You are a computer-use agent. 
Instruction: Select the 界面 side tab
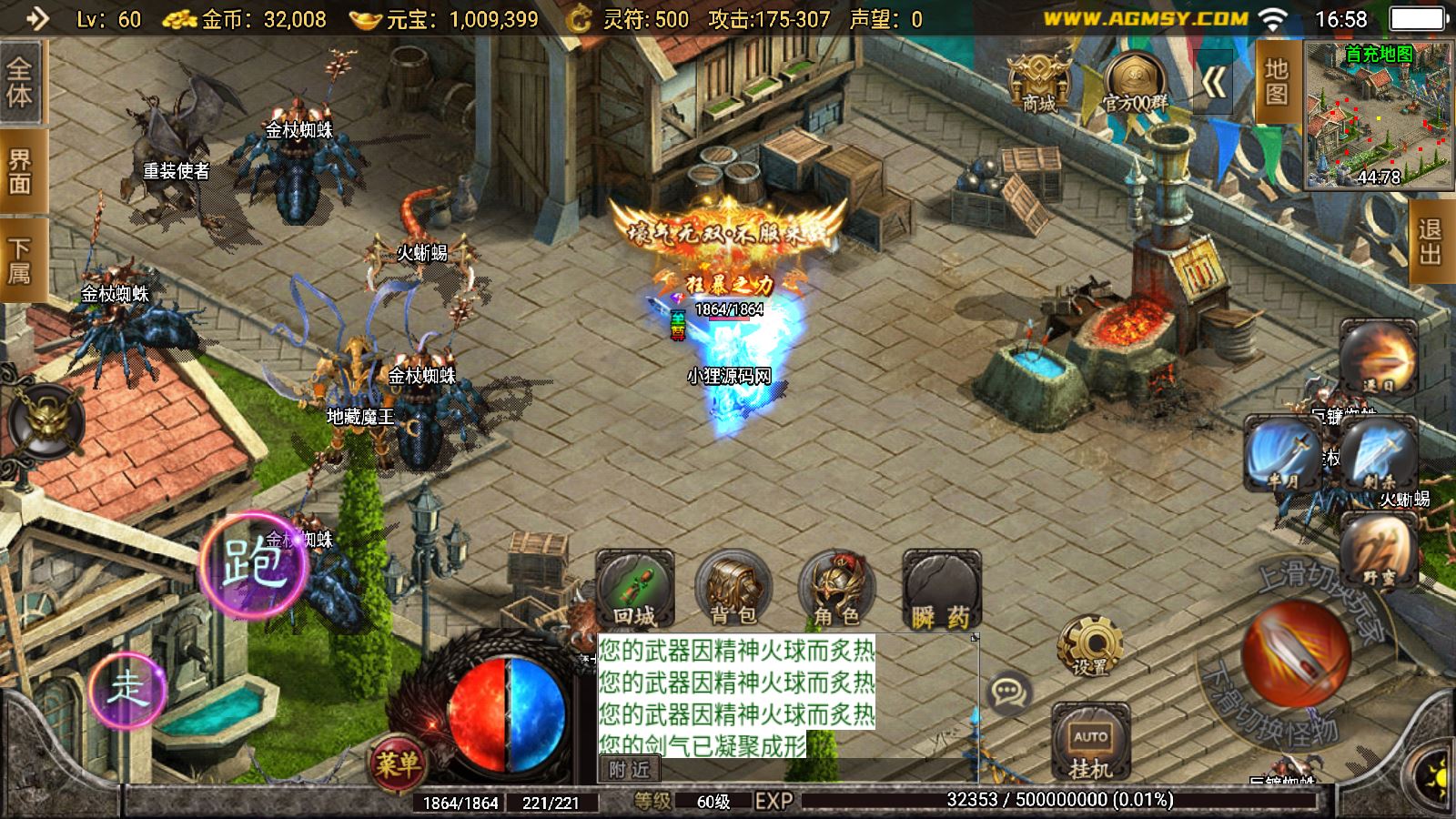pyautogui.click(x=19, y=173)
